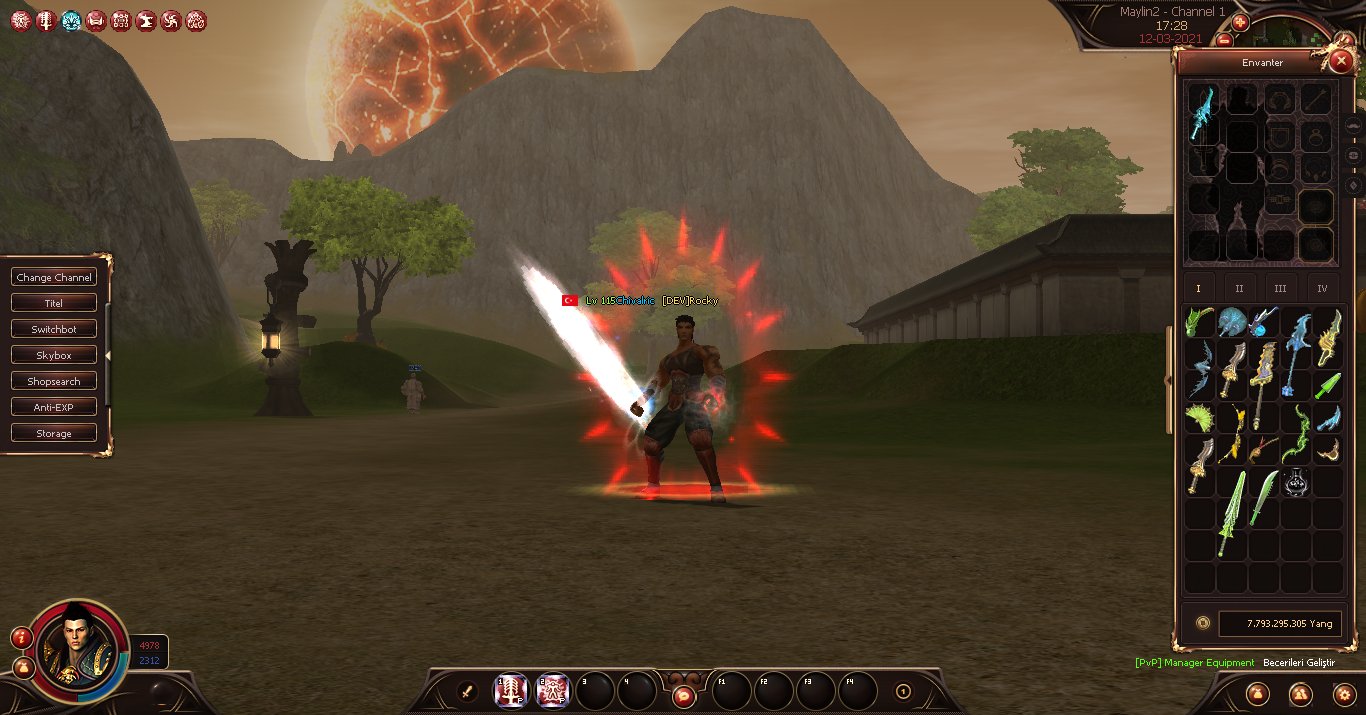This screenshot has width=1366, height=715.
Task: Open the Storage panel
Action: coord(54,433)
